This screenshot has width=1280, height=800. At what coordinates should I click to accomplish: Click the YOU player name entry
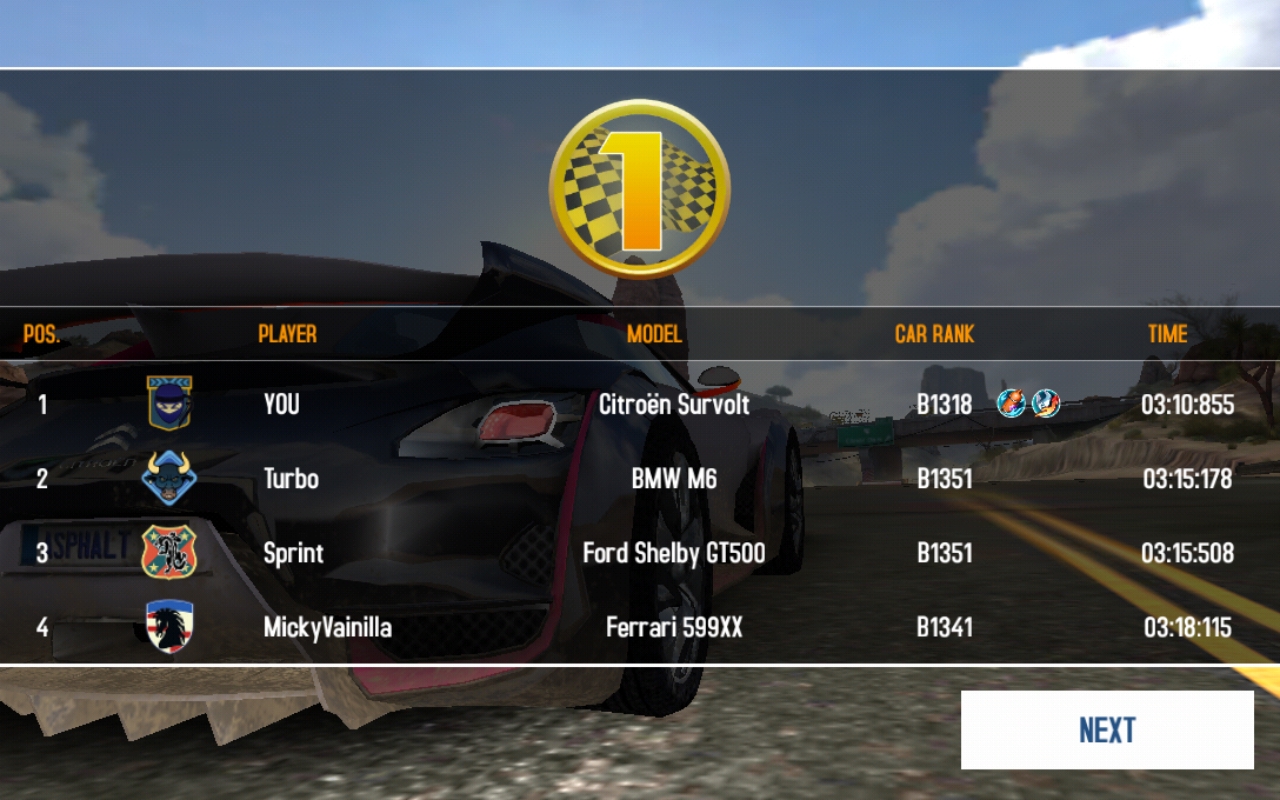(x=281, y=404)
